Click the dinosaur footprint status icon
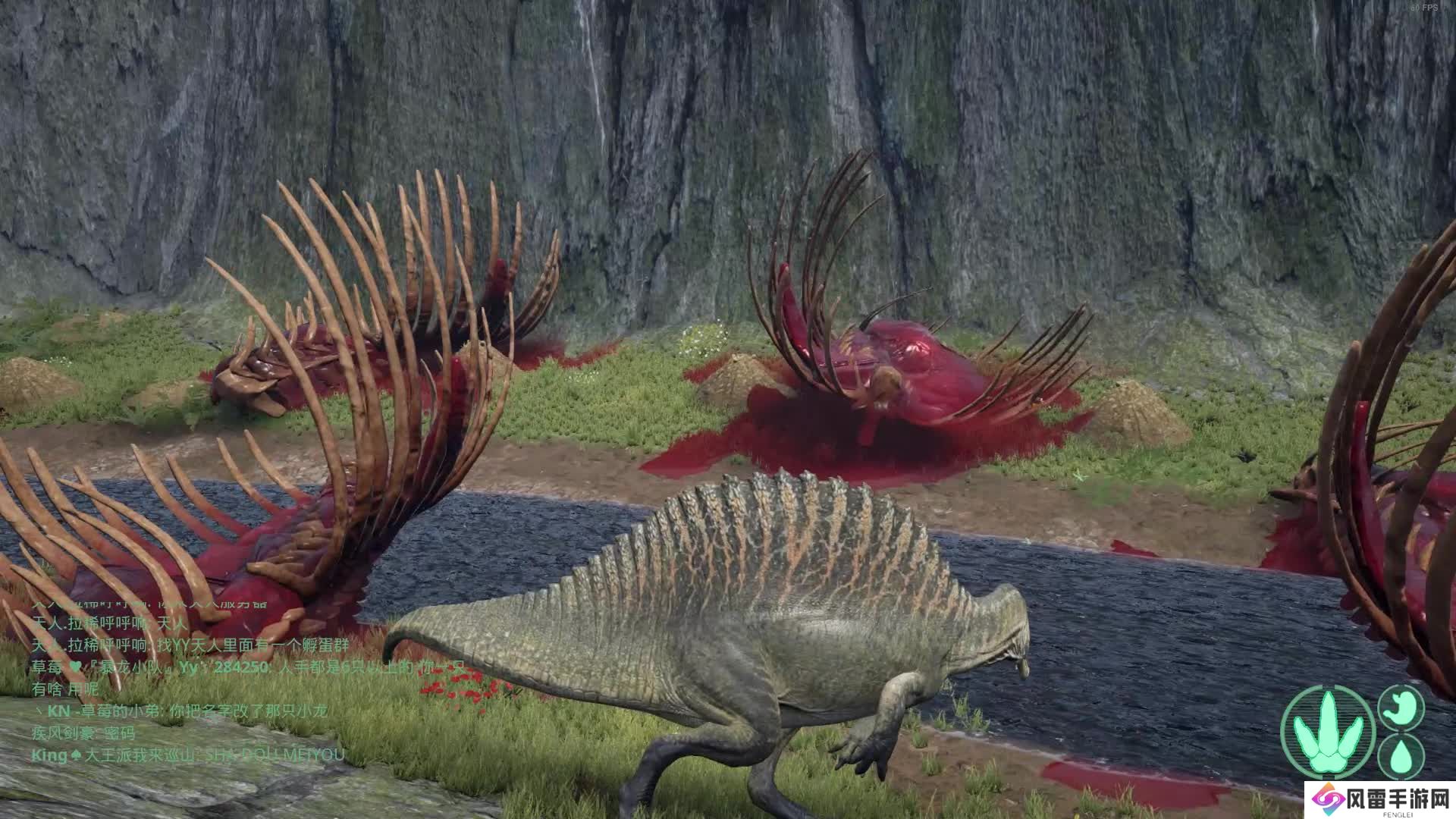Screen dimensions: 1456x819 point(1328,732)
